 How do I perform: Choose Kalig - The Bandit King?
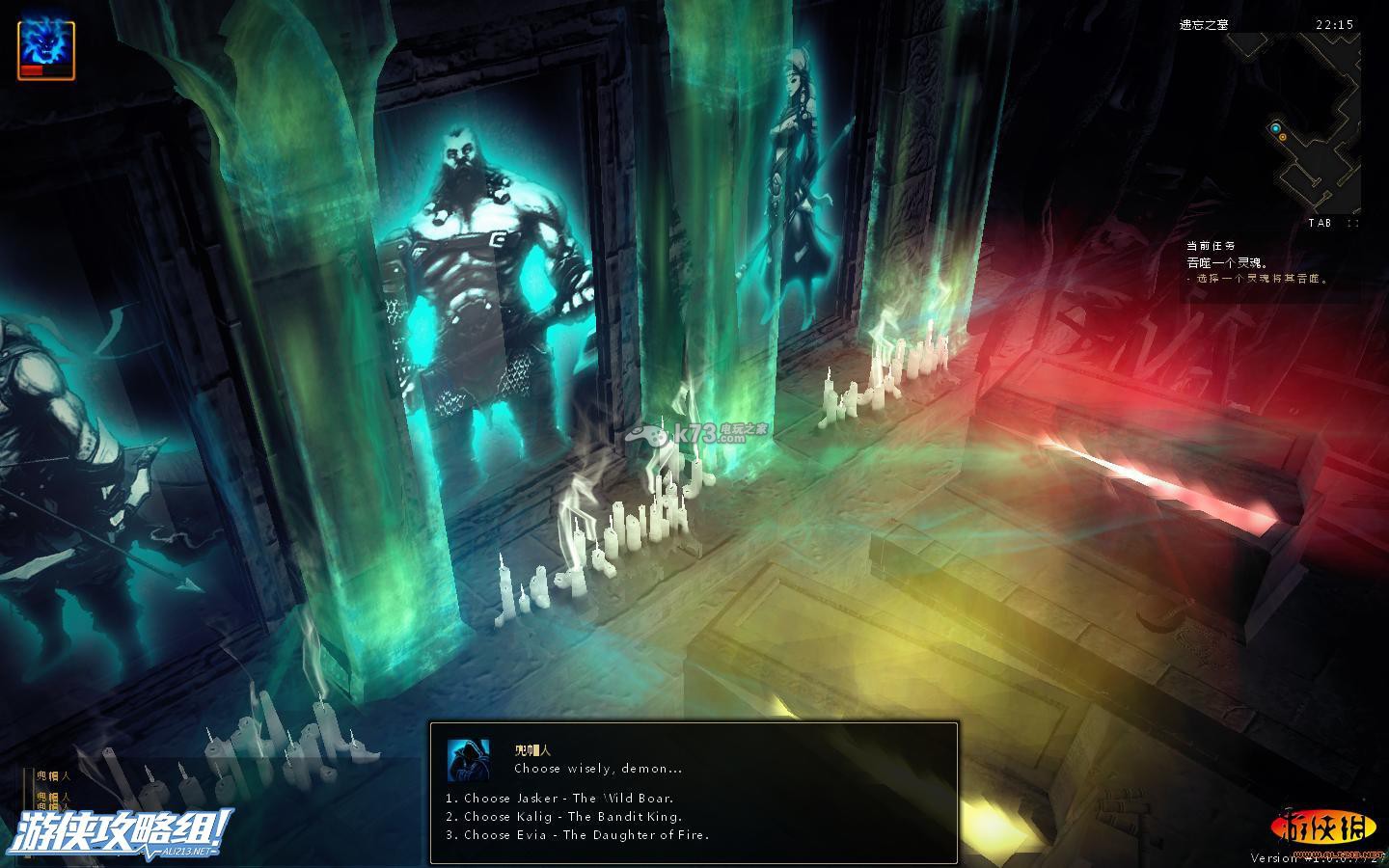click(572, 817)
